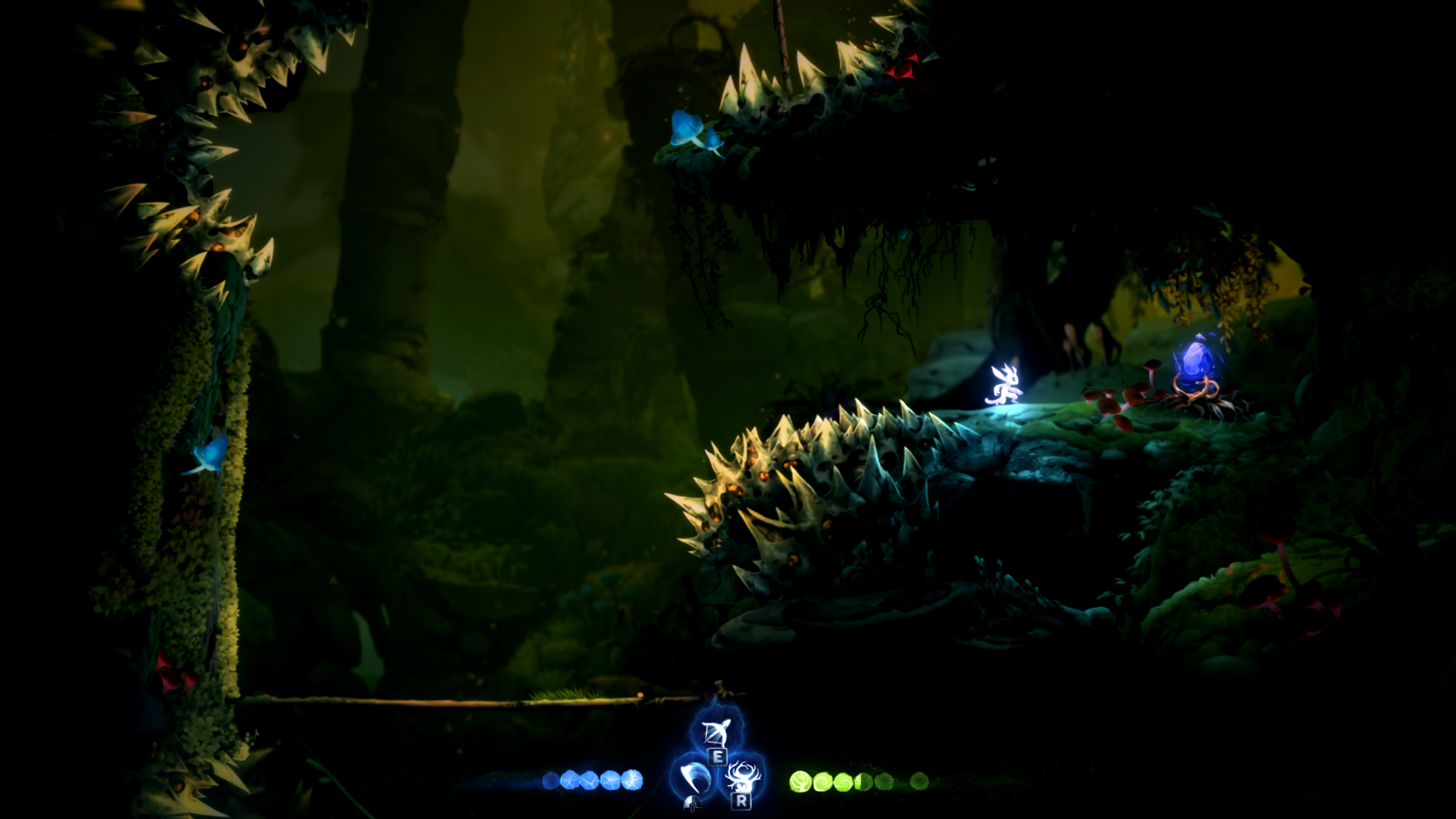Click the blue moth perched on the upper branch
This screenshot has height=819, width=1456.
point(687,127)
